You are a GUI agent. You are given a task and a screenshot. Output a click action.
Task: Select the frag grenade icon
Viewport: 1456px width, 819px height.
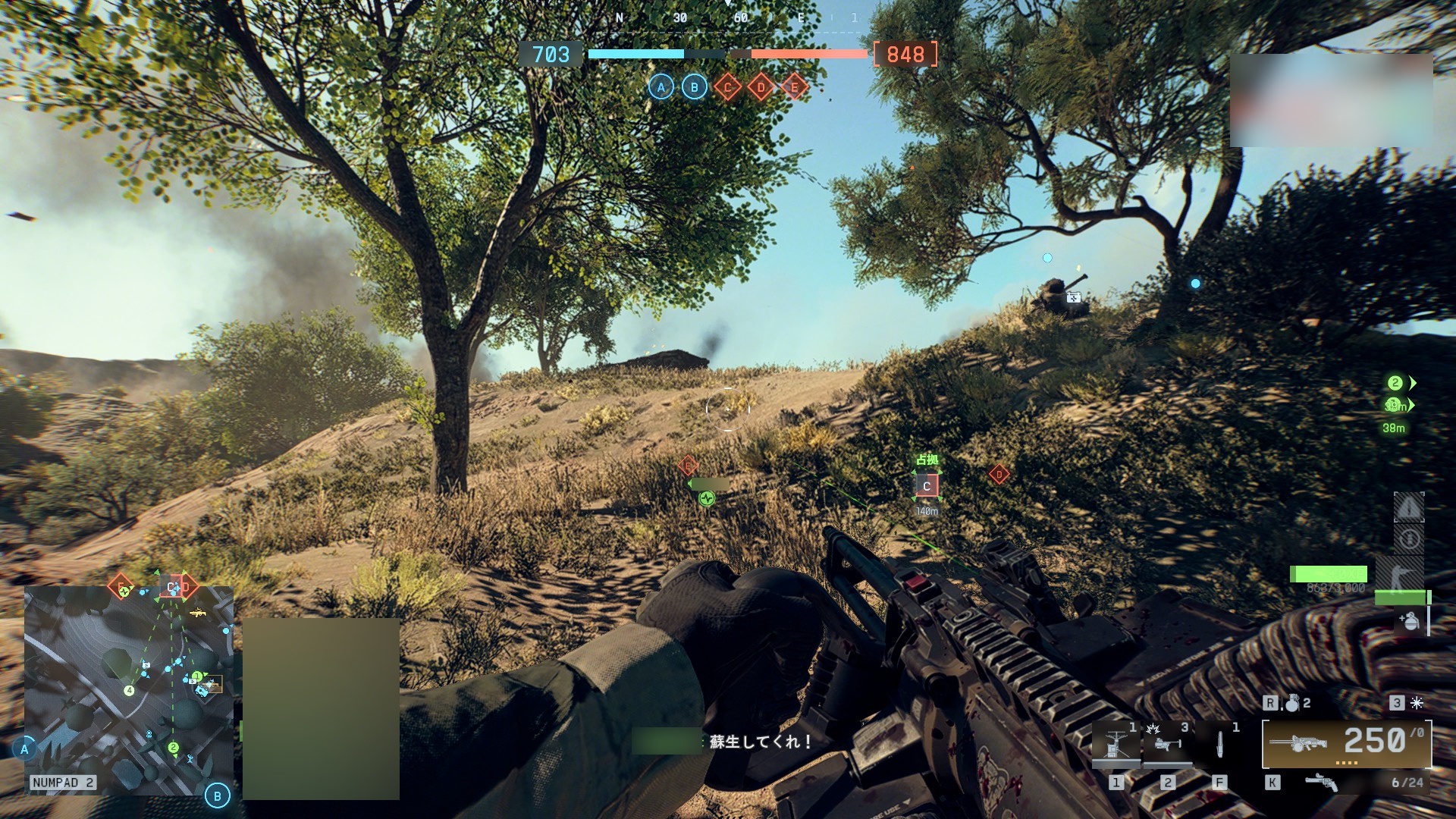pyautogui.click(x=1291, y=704)
